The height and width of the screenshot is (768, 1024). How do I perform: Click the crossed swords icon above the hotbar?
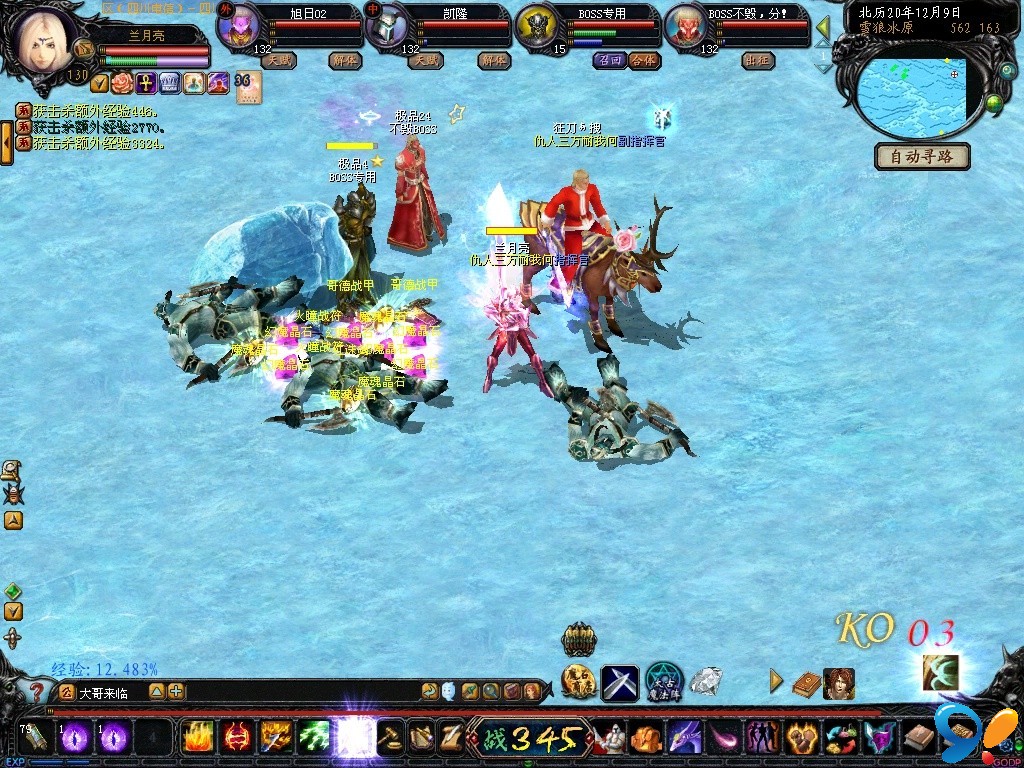620,683
